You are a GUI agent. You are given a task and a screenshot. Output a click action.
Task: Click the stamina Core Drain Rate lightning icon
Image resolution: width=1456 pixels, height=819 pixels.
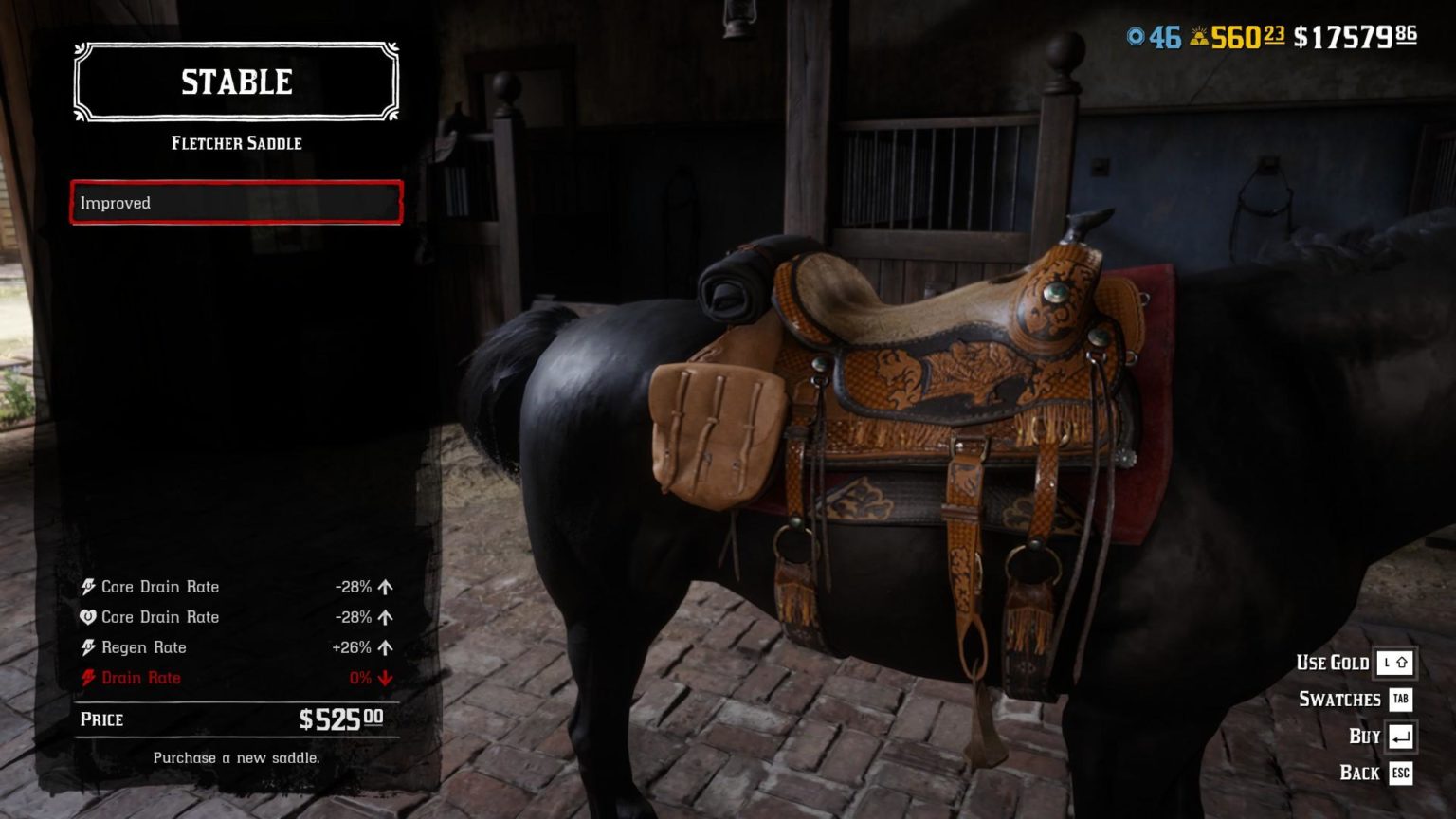(x=89, y=587)
